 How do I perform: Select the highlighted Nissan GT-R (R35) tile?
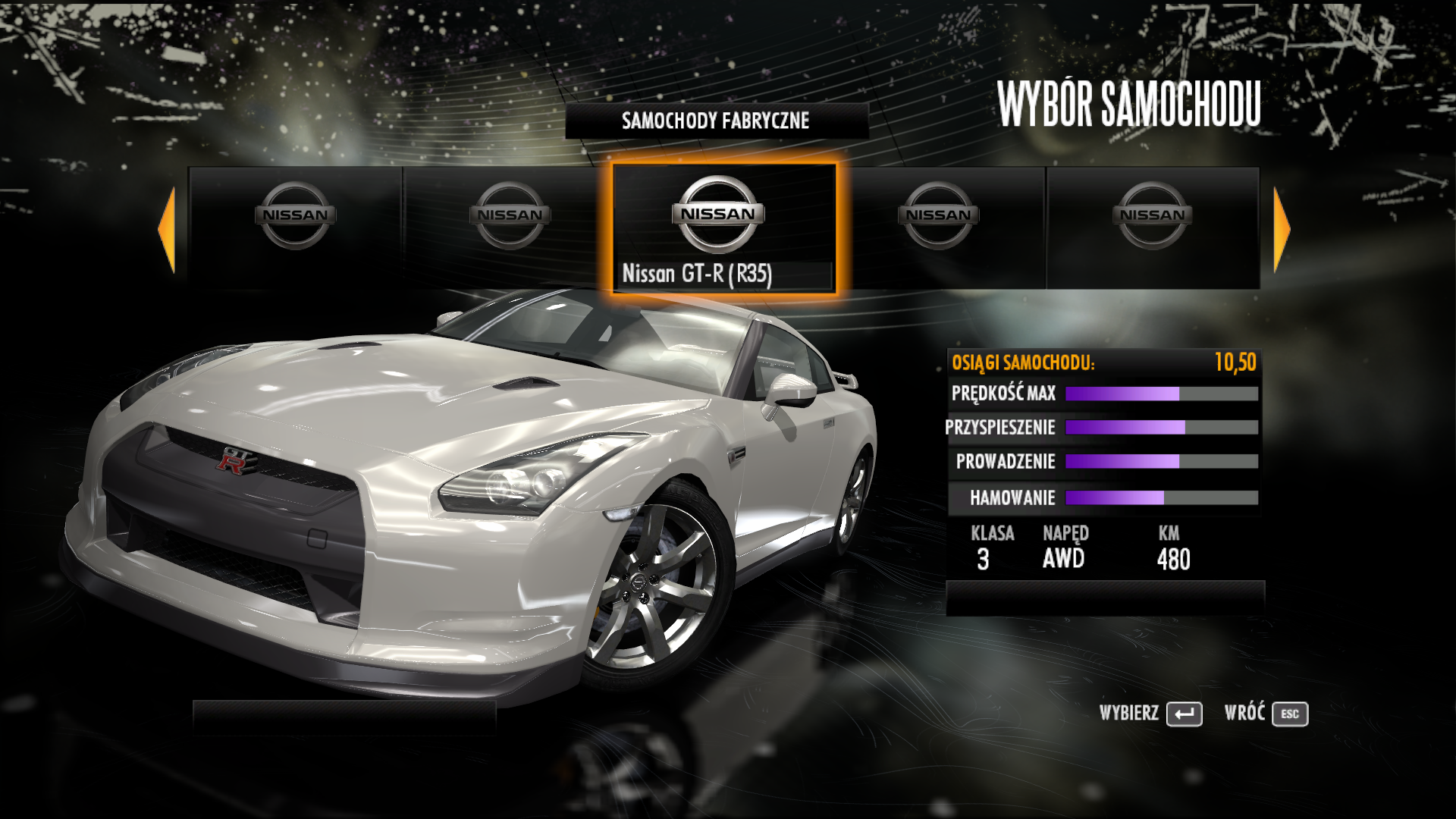pos(724,227)
